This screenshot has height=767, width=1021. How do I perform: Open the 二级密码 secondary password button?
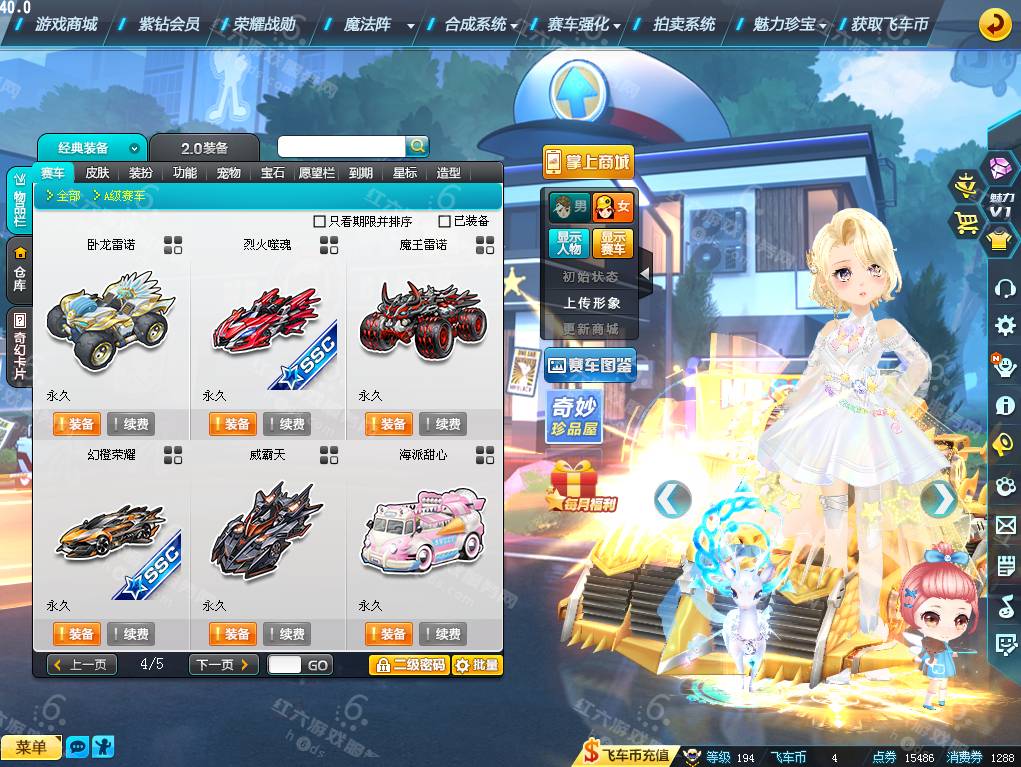[409, 665]
